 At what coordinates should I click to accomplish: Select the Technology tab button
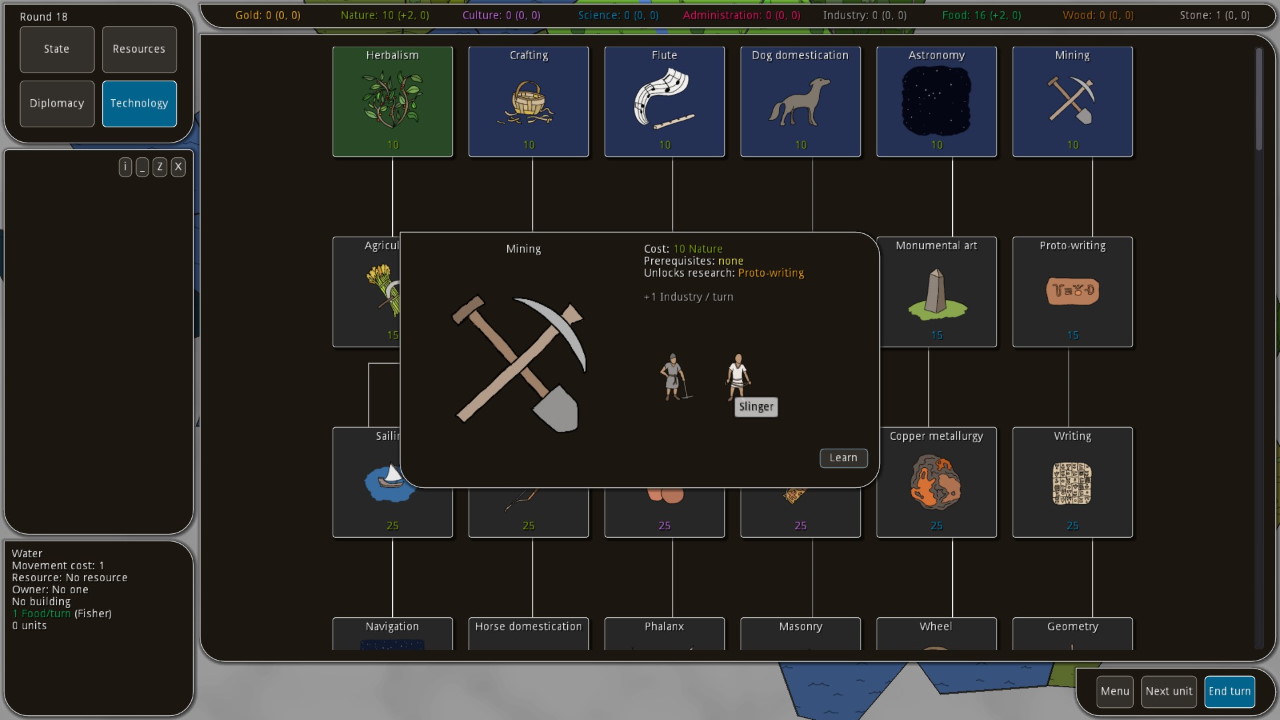click(139, 103)
